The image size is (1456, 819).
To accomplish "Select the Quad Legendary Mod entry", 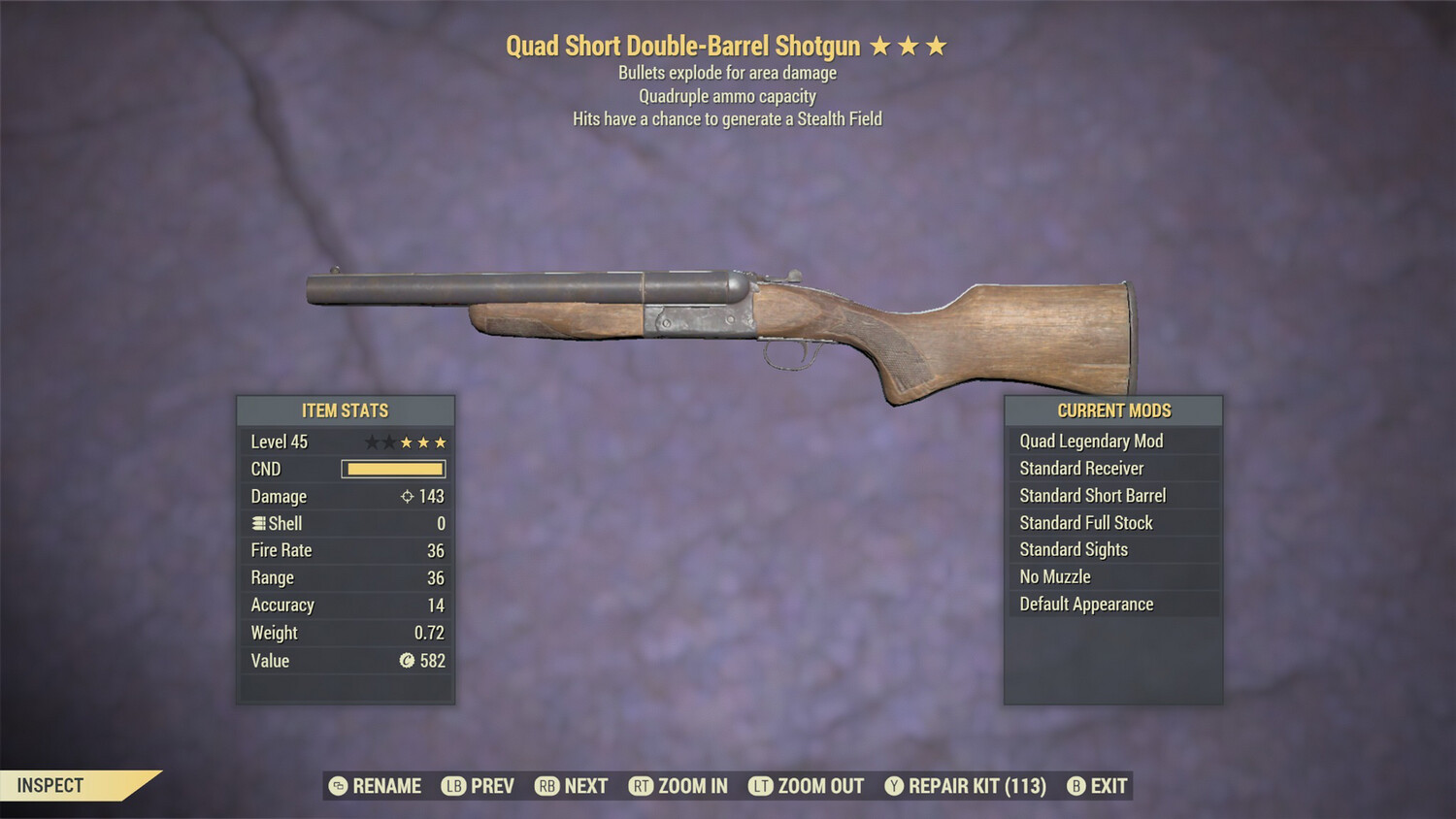I will pos(1090,441).
